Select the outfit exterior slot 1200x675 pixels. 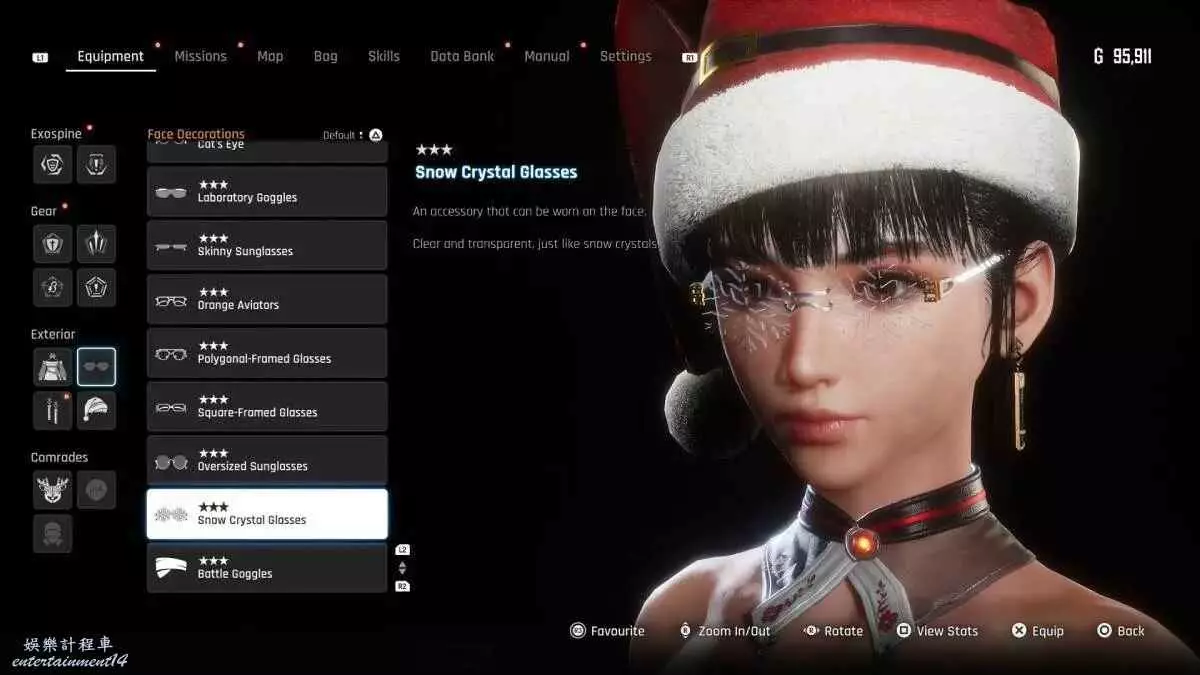click(x=52, y=367)
